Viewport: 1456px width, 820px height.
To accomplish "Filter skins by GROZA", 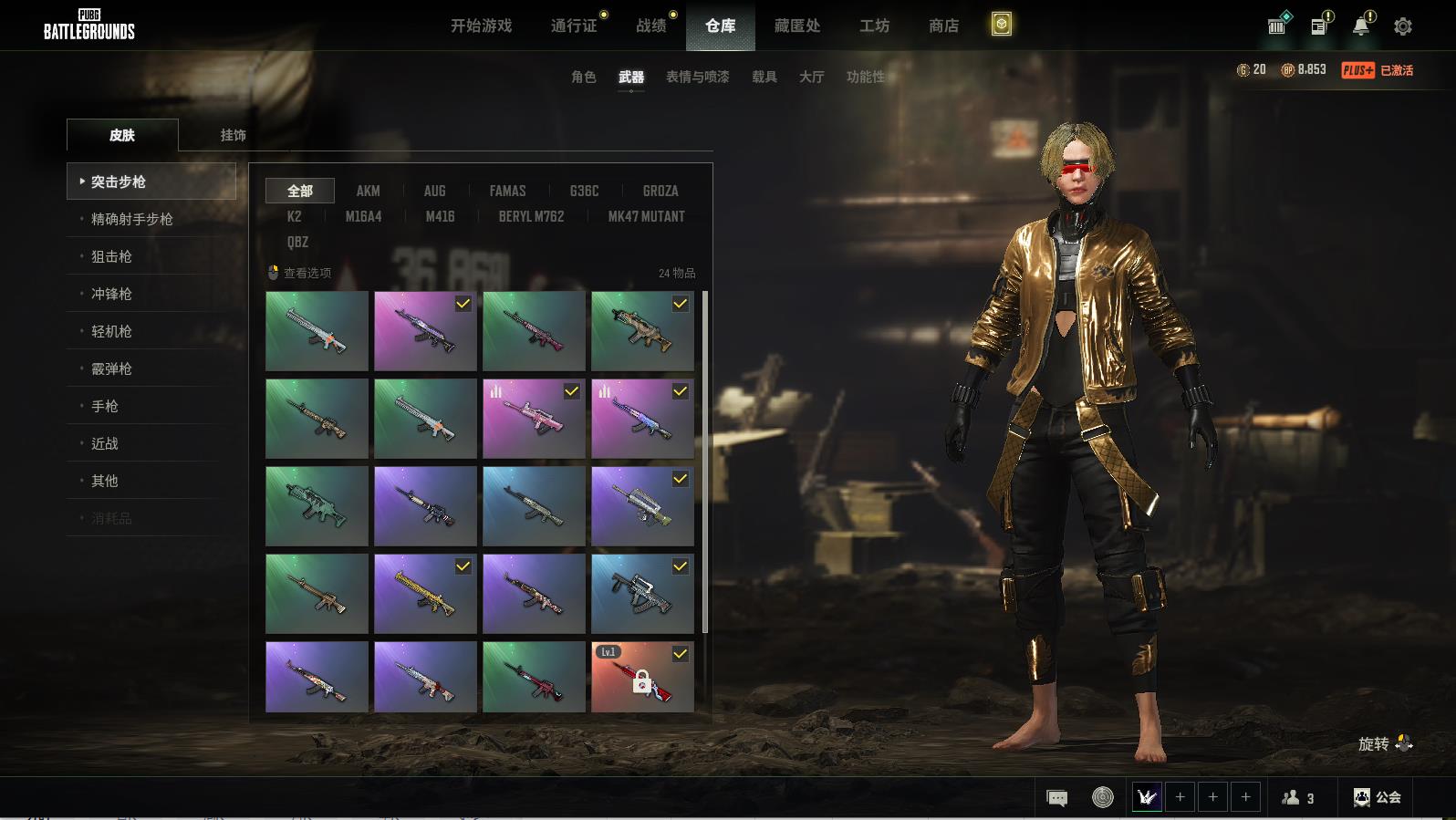I will point(660,191).
